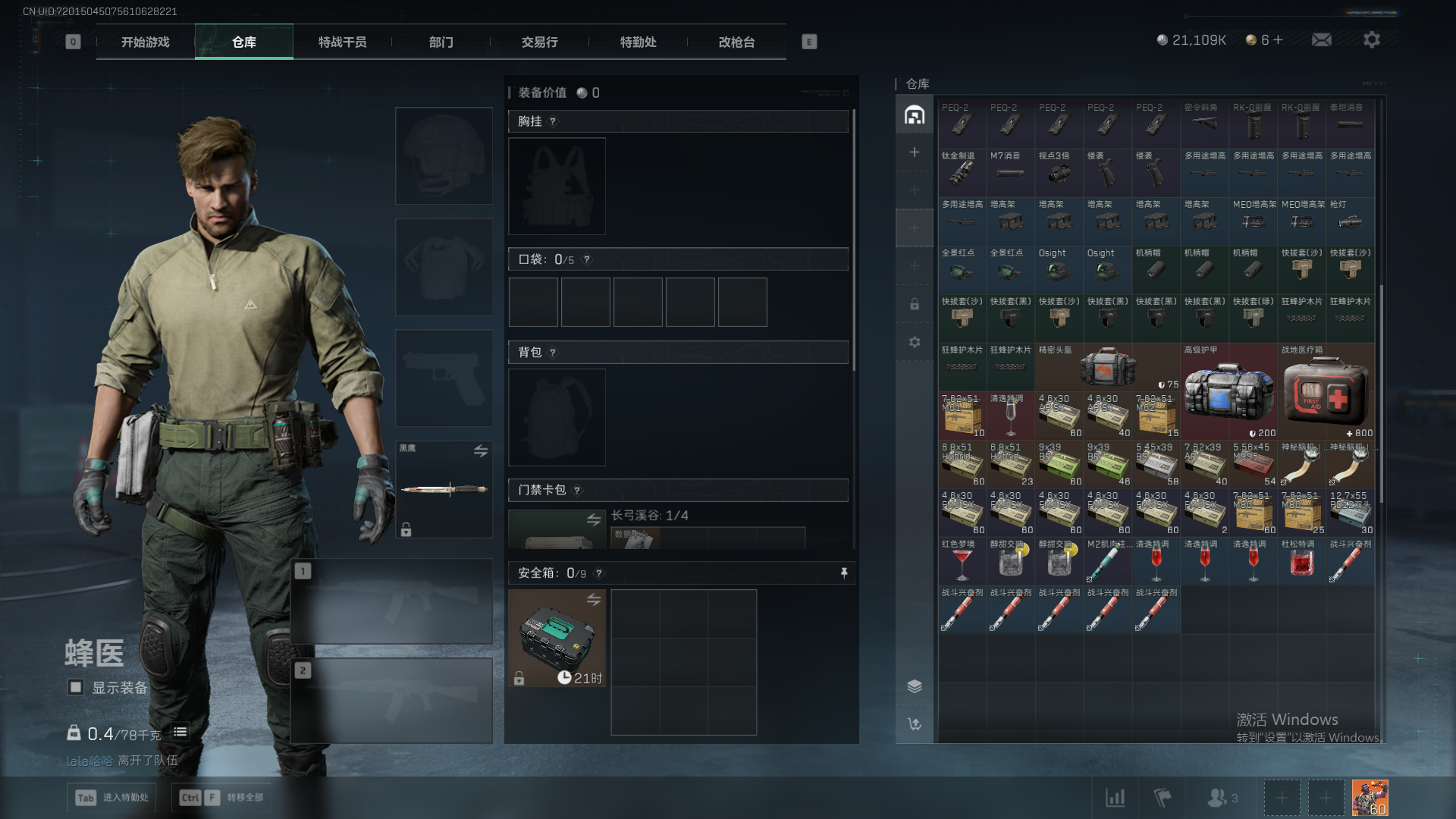Go to the 部门 tab
The image size is (1456, 819).
pos(441,42)
